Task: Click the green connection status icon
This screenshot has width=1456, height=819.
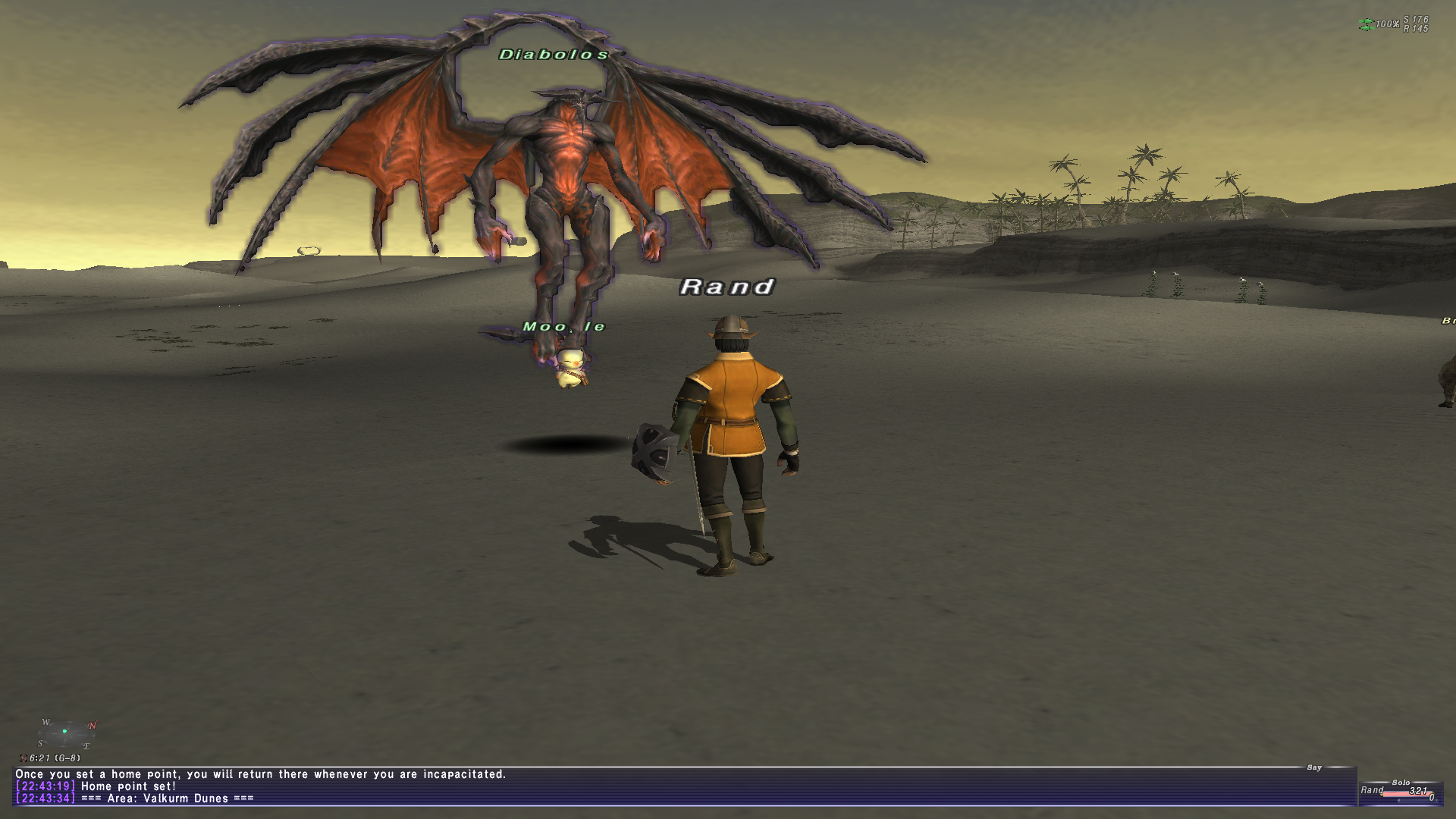Action: pyautogui.click(x=1366, y=24)
